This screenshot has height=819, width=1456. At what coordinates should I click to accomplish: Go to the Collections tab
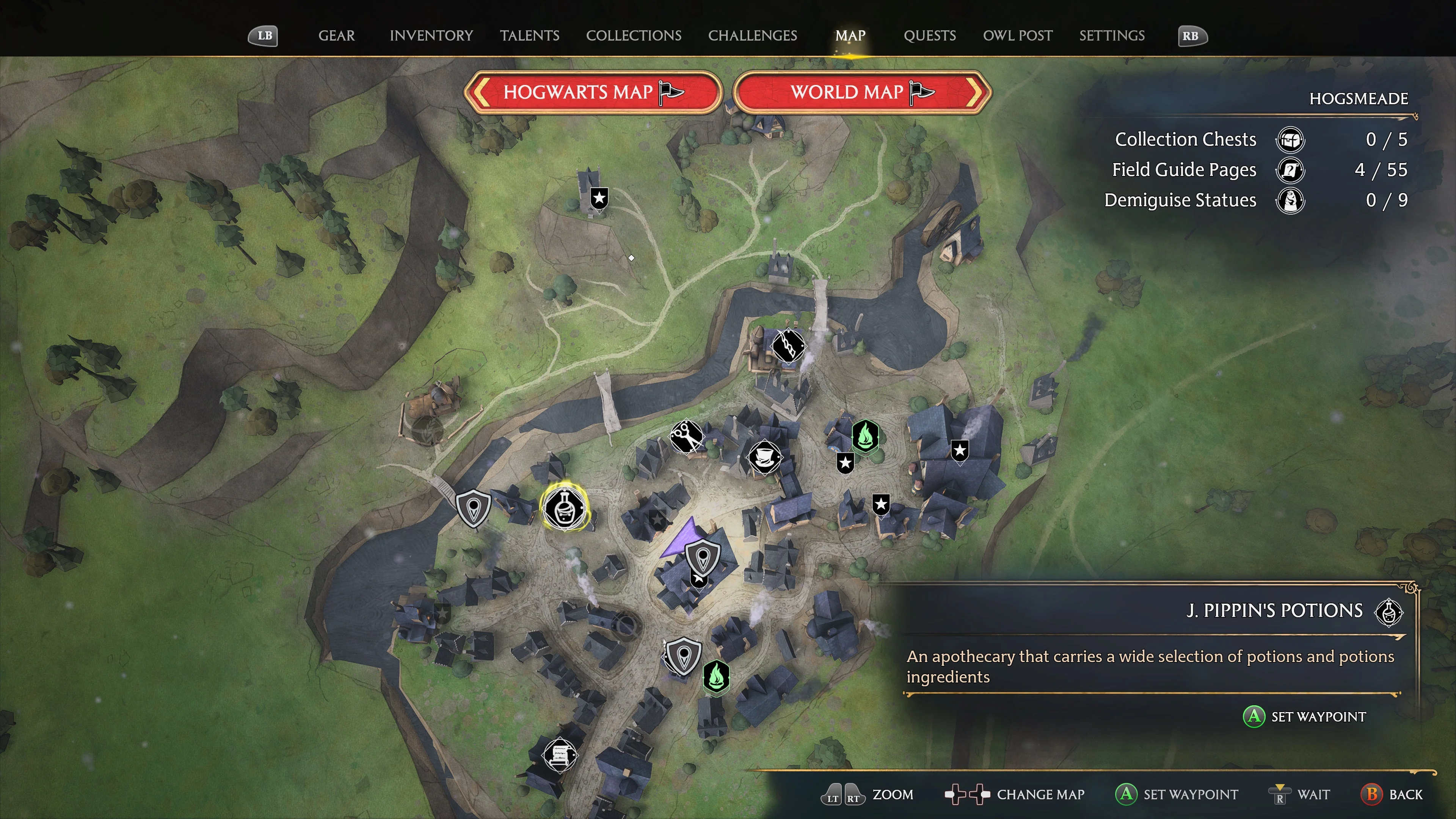coord(633,36)
